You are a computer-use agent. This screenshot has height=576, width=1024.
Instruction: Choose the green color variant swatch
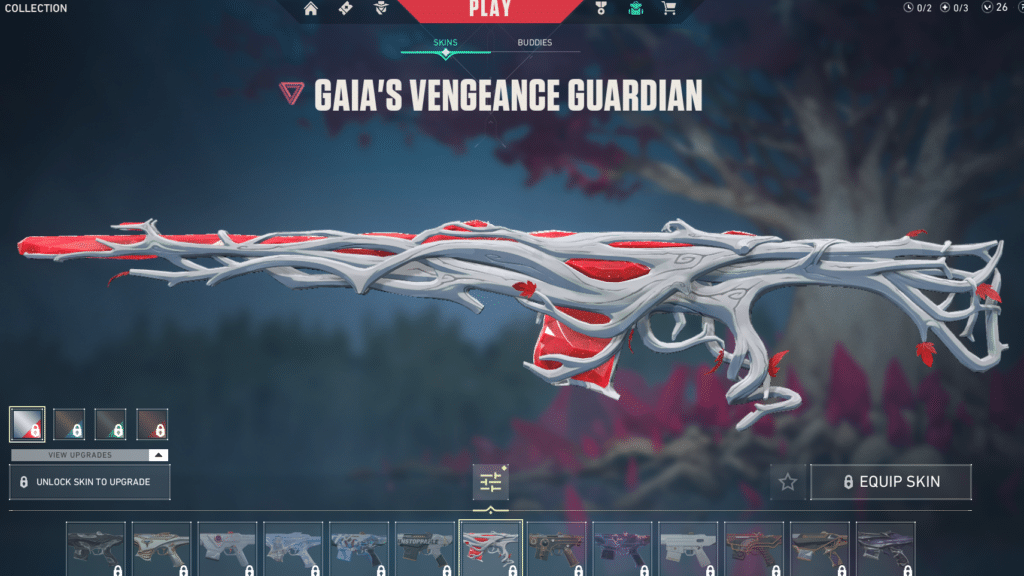pos(110,424)
